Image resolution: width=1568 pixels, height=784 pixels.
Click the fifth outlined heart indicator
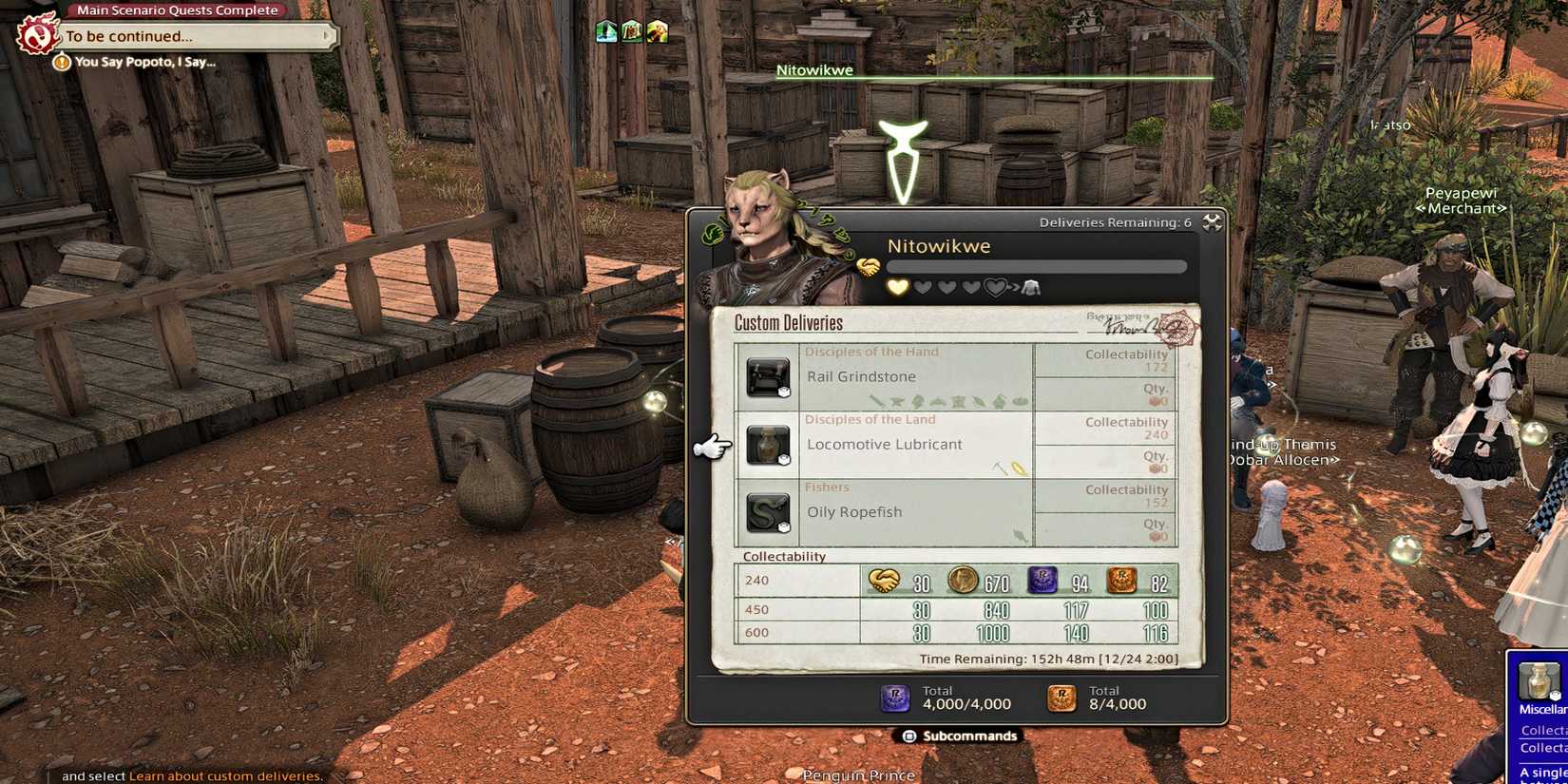[x=995, y=287]
